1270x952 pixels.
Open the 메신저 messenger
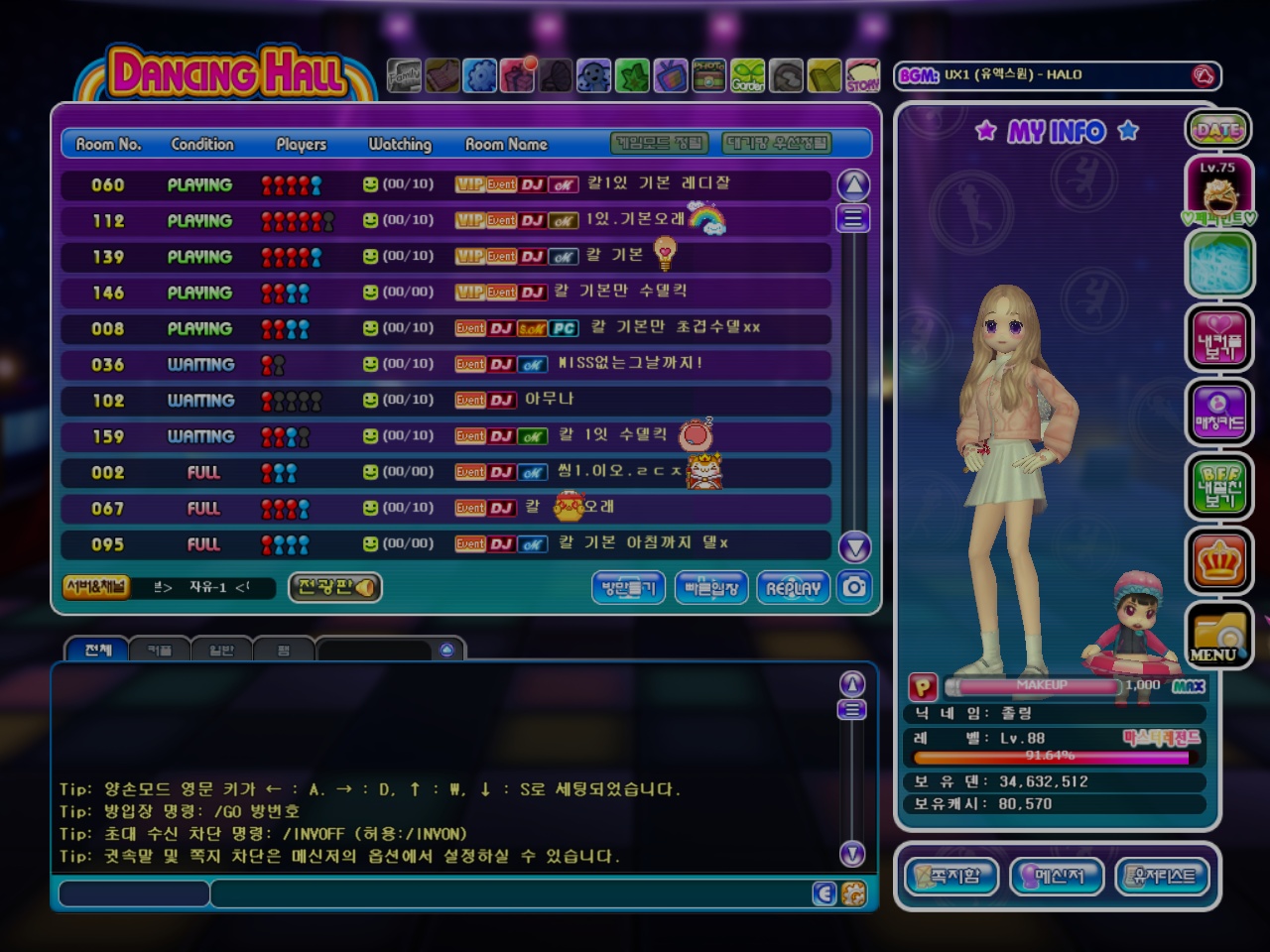tap(1057, 876)
